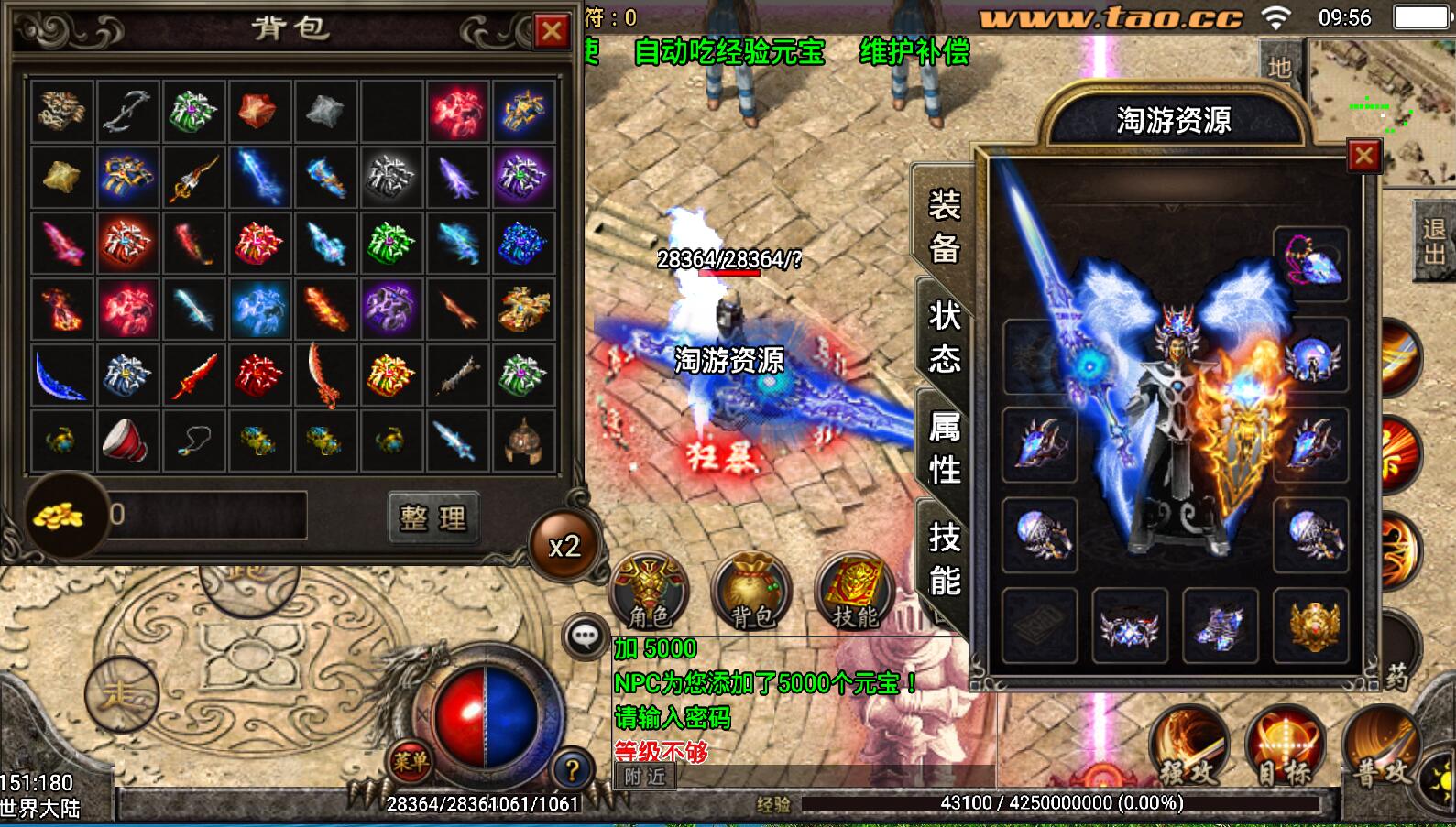The image size is (1456, 827).
Task: Show the 属性 attributes tab
Action: pyautogui.click(x=944, y=447)
